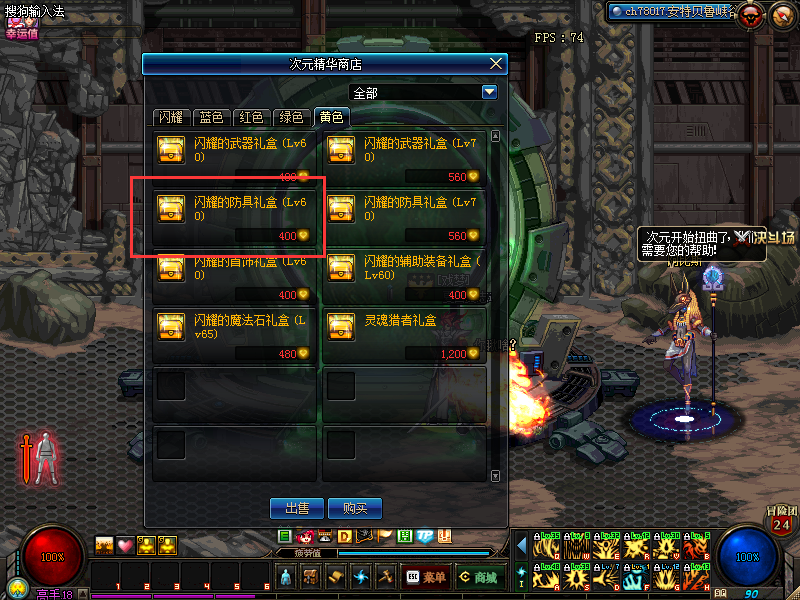Switch to the 闪耀 tab
Screen dimensions: 800x600
tap(171, 117)
